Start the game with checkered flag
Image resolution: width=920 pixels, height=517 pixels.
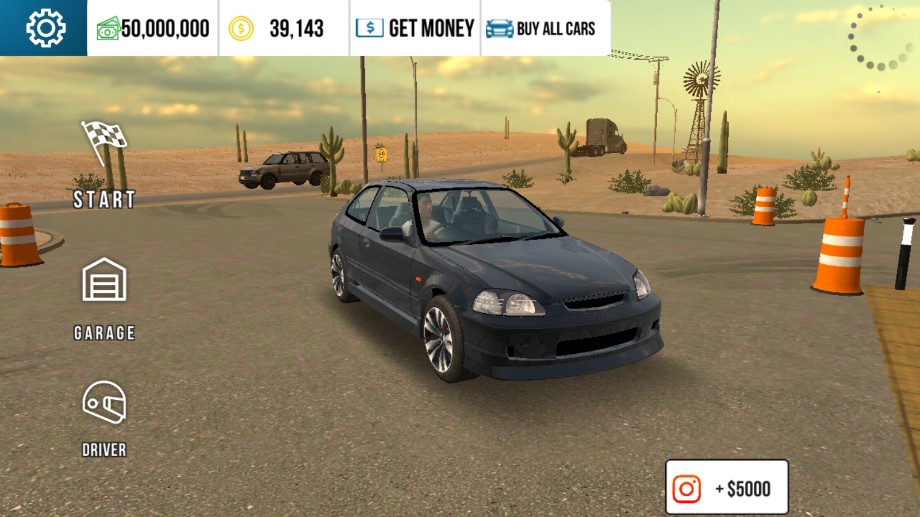click(x=104, y=164)
